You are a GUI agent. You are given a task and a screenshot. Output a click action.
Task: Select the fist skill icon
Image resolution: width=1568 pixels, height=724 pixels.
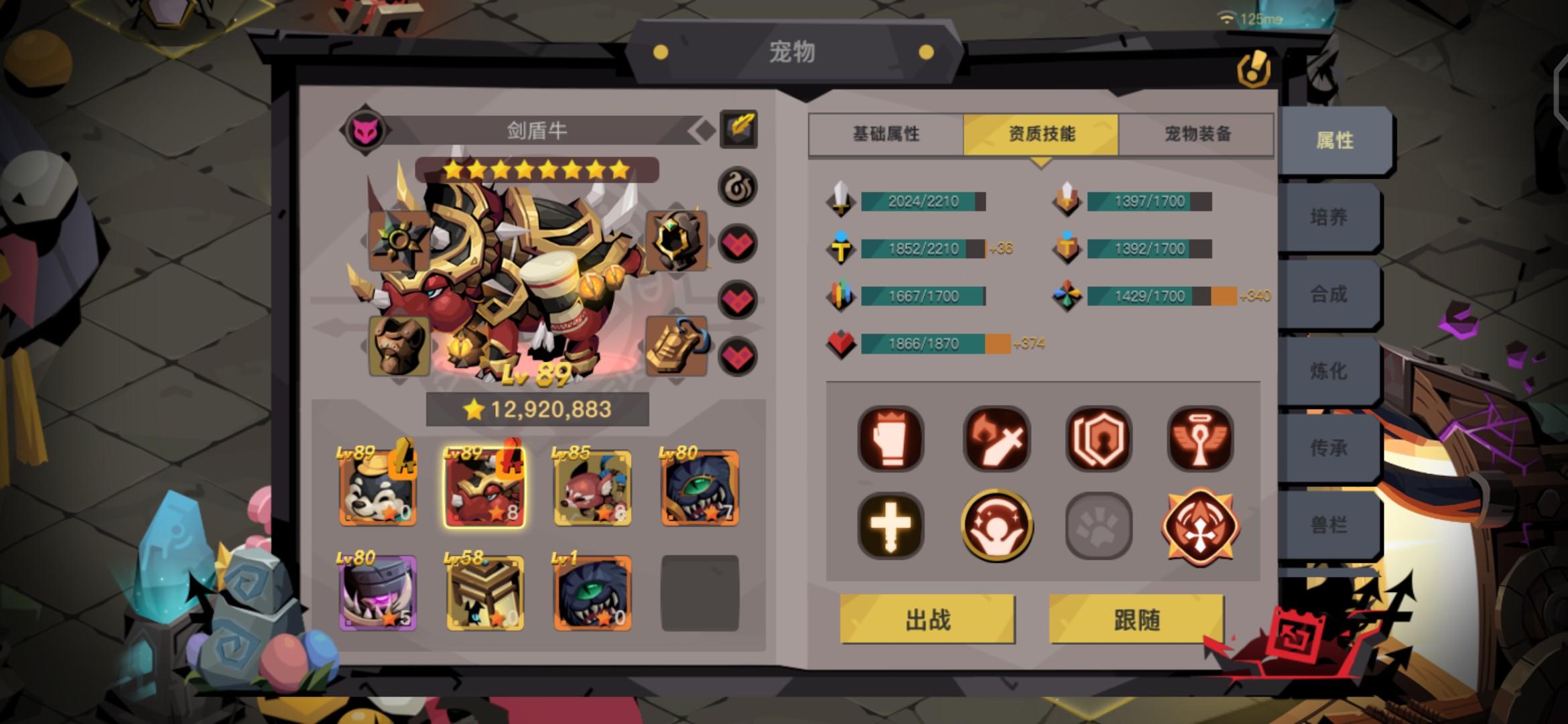pyautogui.click(x=891, y=439)
